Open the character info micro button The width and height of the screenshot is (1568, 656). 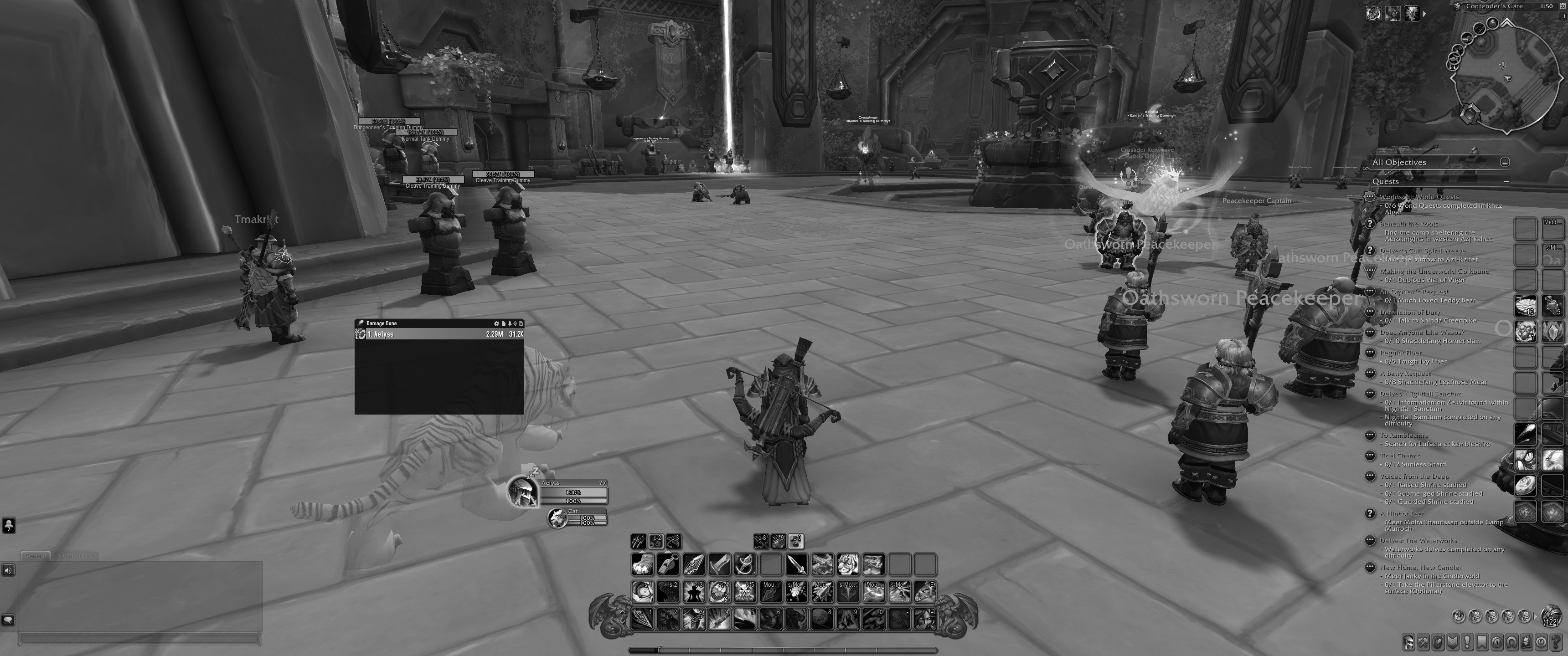[x=1408, y=643]
